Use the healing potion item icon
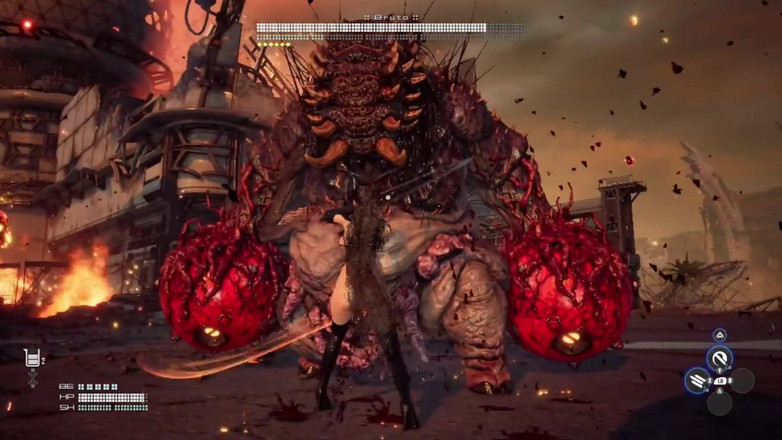782x440 pixels. (x=32, y=358)
